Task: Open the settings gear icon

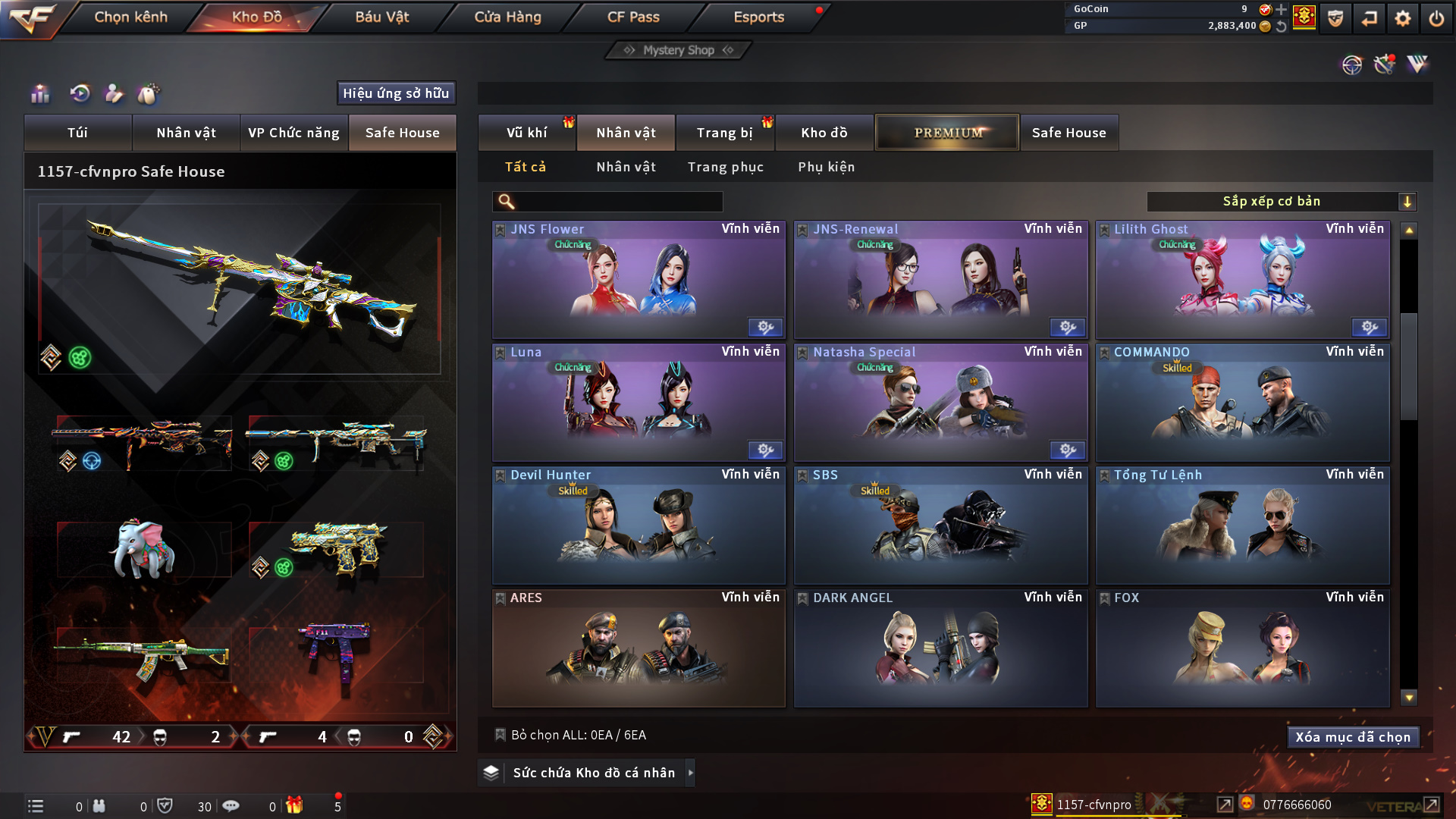Action: pos(1402,18)
